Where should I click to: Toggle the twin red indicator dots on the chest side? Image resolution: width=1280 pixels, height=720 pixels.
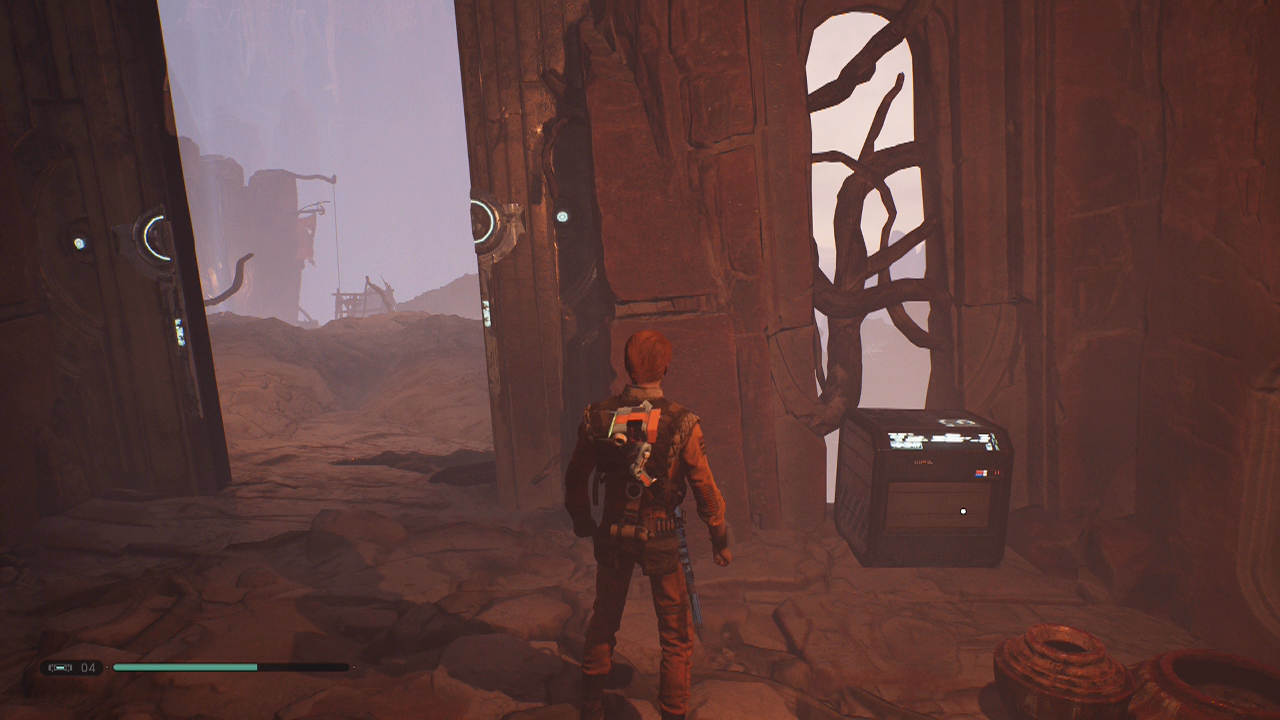997,472
